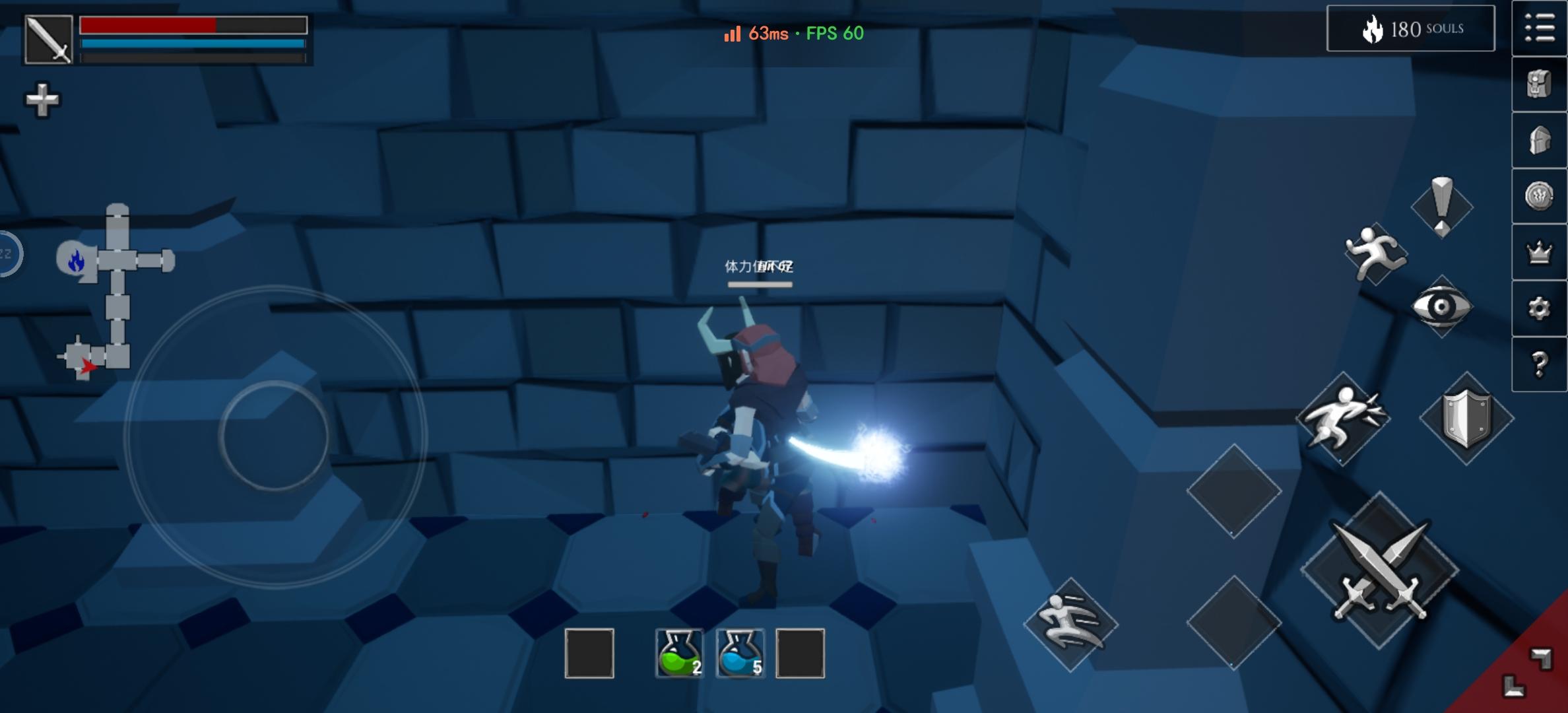Tap the plus cross icon

pos(42,100)
